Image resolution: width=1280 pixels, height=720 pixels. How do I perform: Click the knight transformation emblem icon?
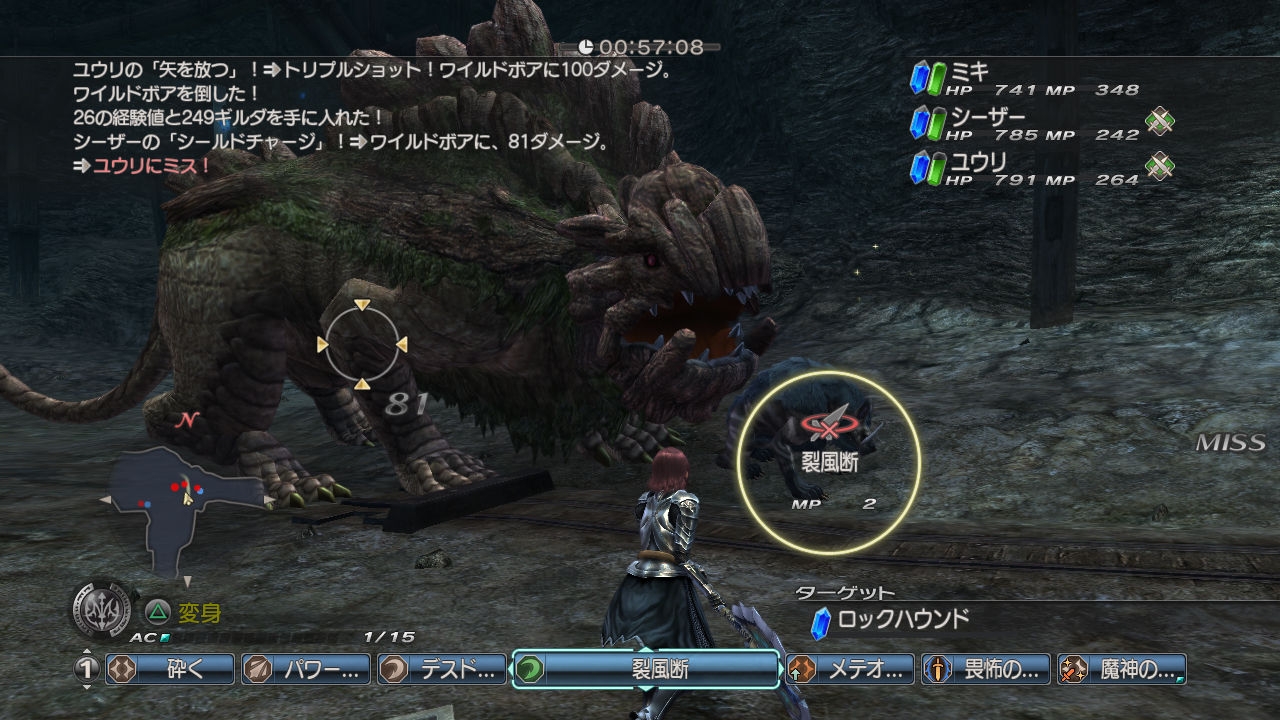[103, 608]
